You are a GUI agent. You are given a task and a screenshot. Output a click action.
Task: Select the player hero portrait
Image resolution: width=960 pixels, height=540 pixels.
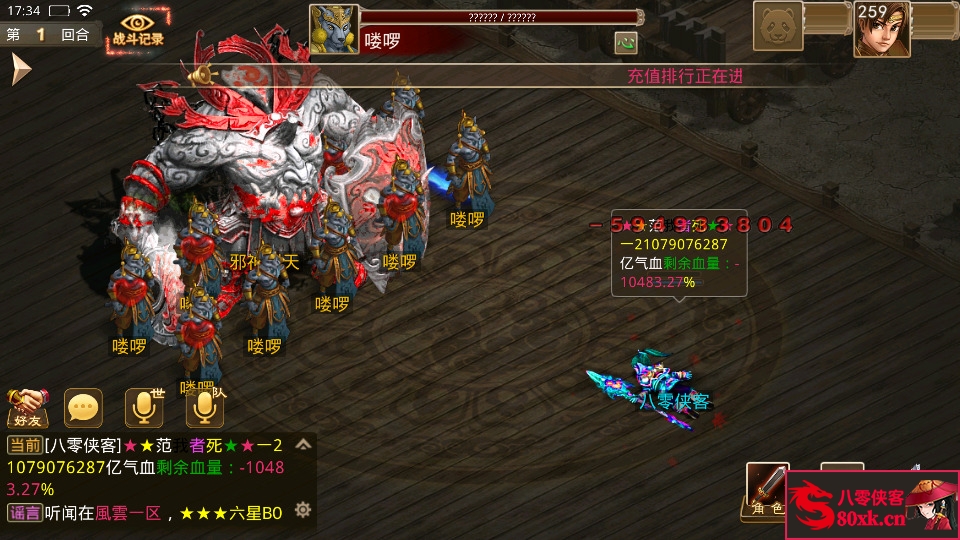(x=881, y=29)
